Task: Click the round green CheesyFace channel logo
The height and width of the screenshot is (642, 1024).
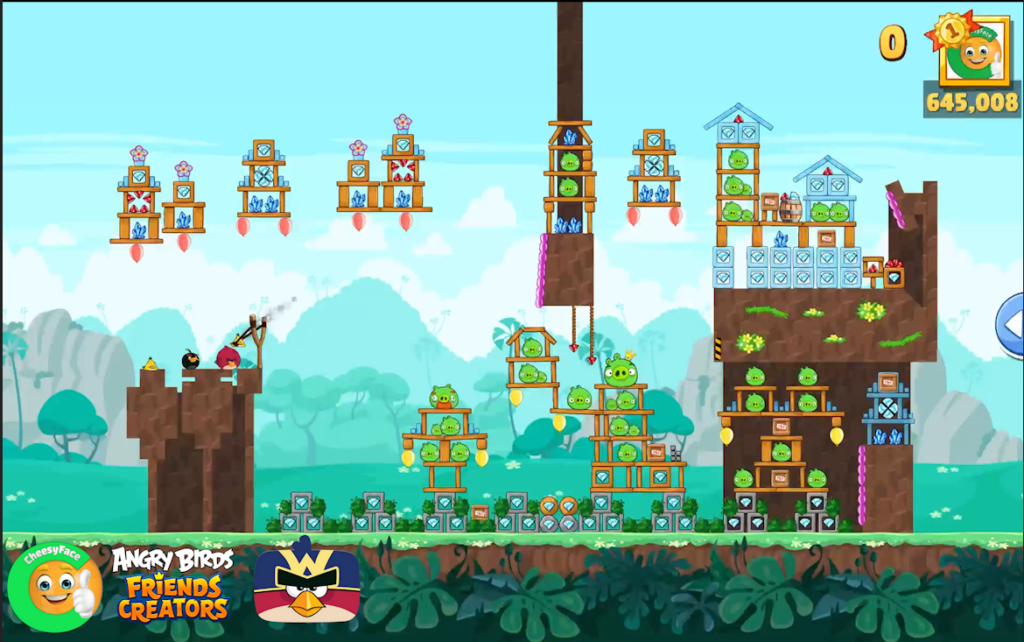Action: (x=55, y=587)
